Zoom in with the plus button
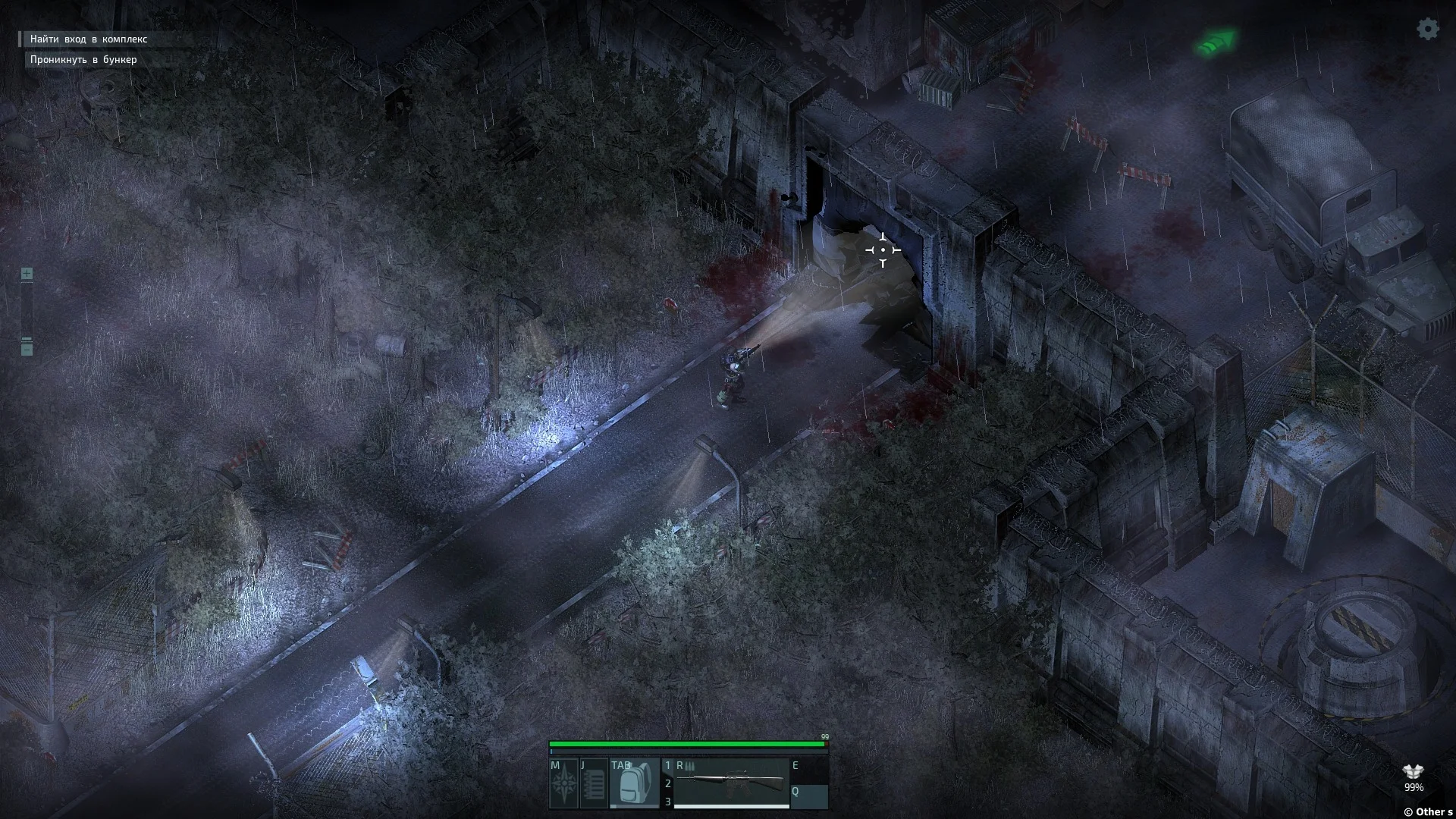Image resolution: width=1456 pixels, height=819 pixels. pyautogui.click(x=27, y=274)
